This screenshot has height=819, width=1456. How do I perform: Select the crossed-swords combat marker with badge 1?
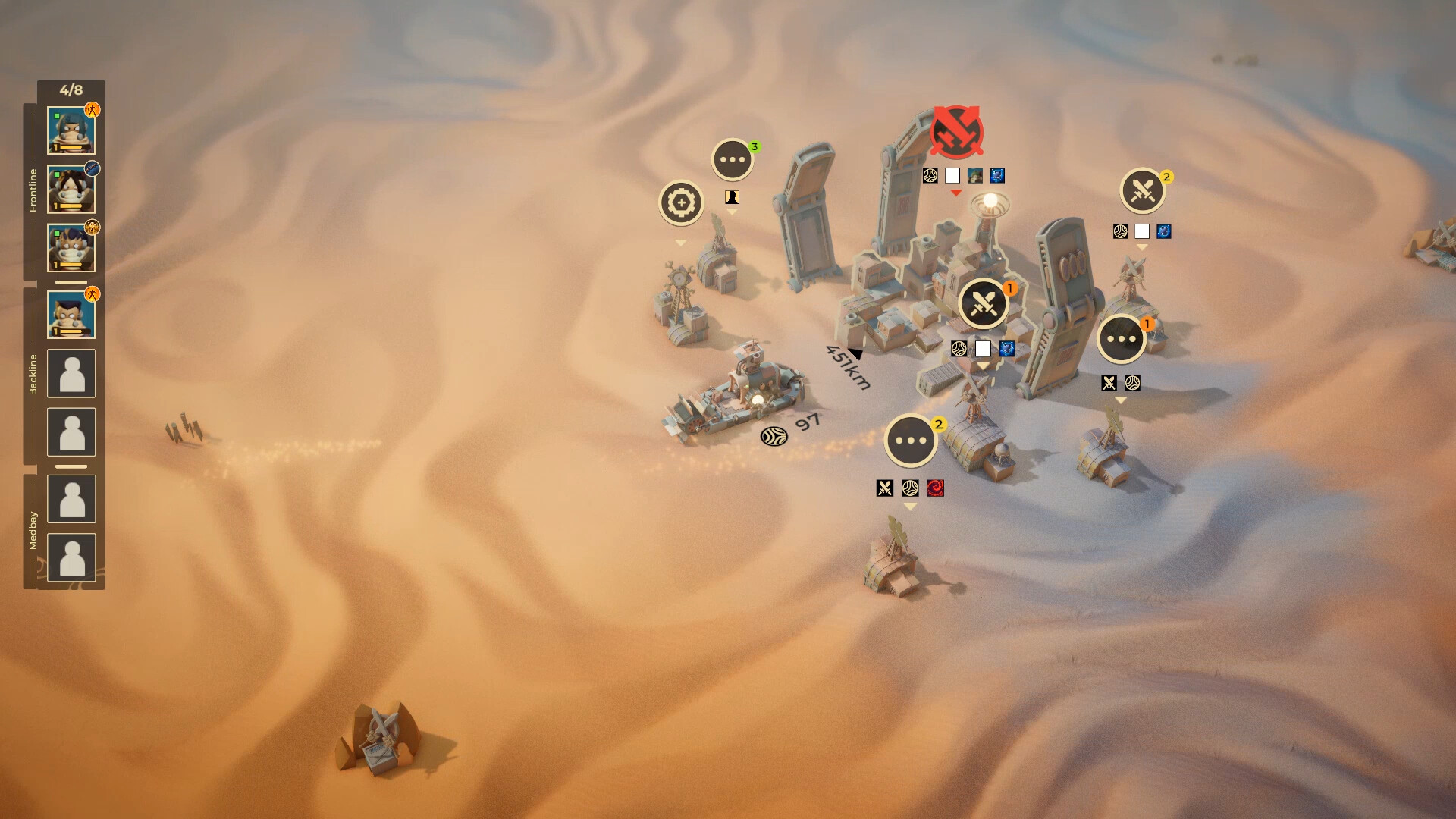pyautogui.click(x=984, y=303)
